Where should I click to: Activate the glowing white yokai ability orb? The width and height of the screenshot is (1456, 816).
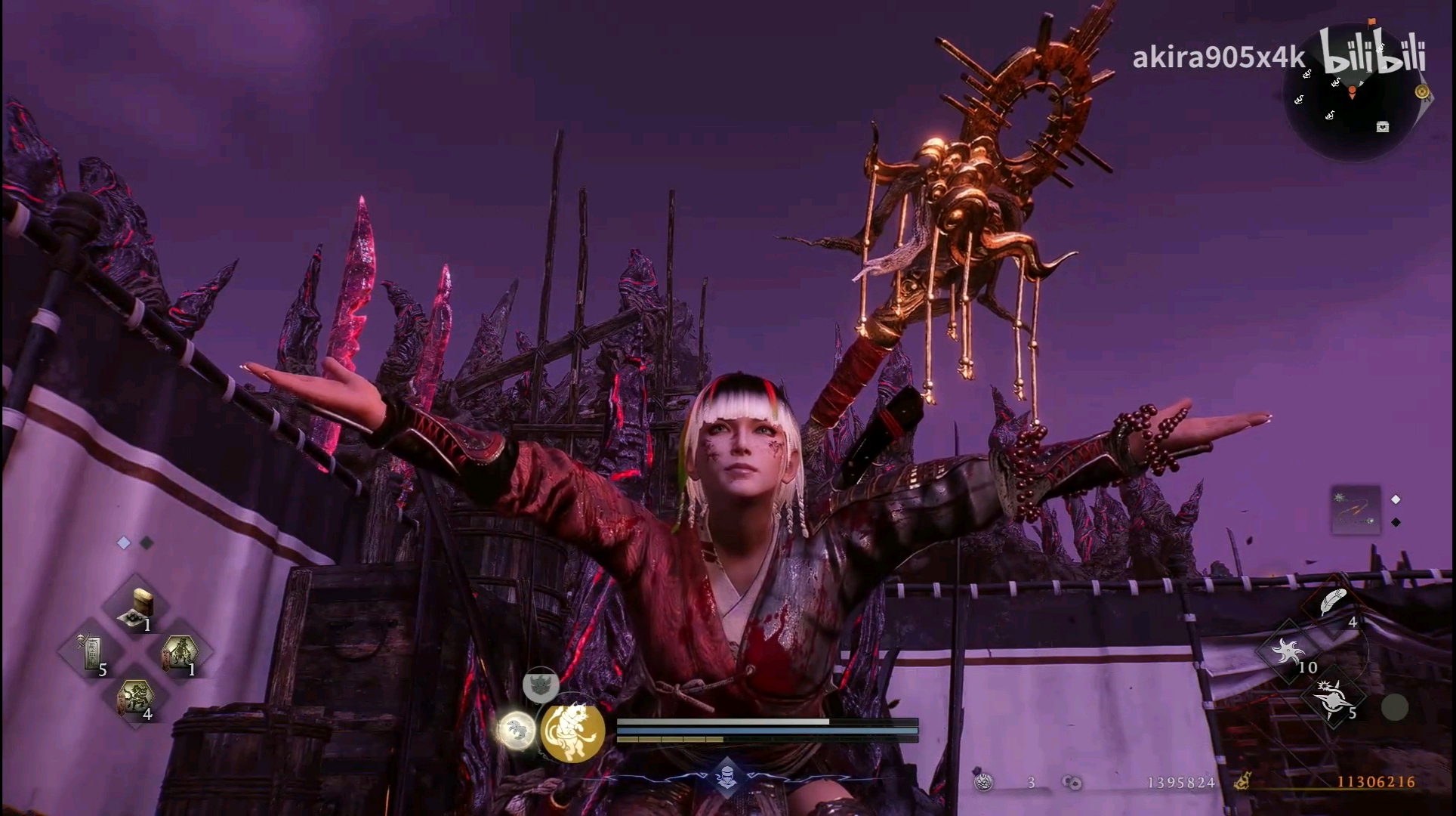pos(517,731)
